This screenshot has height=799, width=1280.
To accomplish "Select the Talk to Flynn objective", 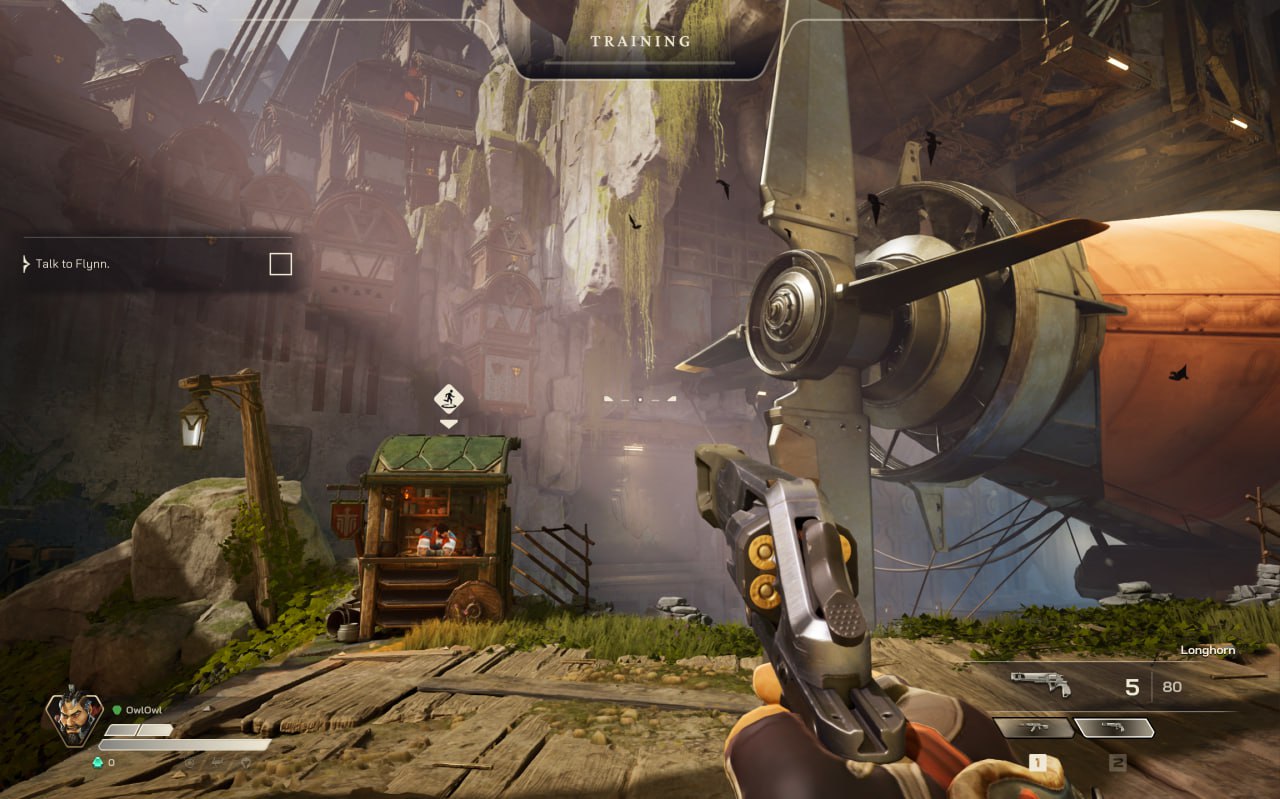I will pyautogui.click(x=72, y=264).
